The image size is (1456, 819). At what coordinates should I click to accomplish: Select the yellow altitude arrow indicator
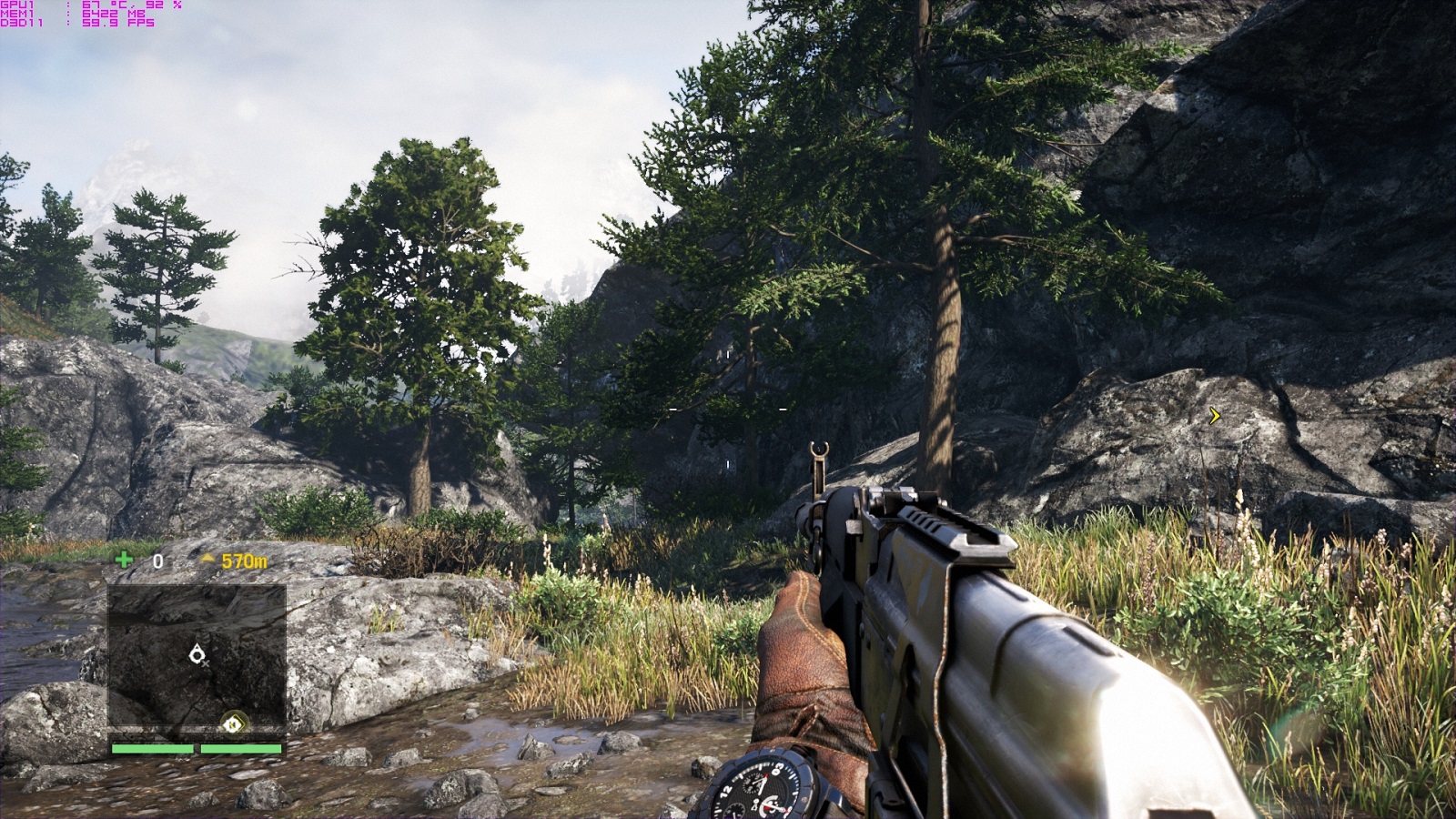pos(207,559)
